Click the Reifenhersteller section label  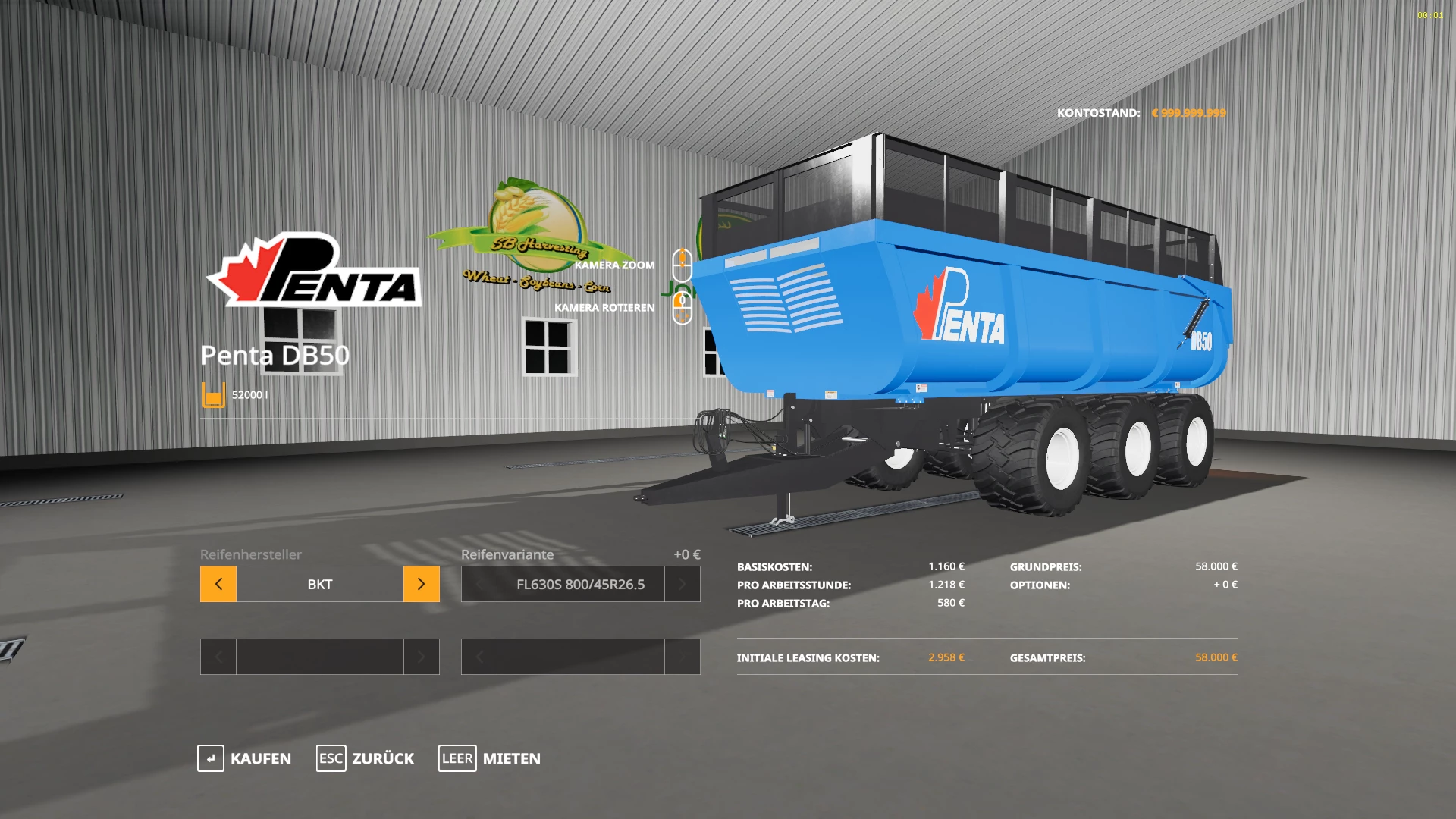click(x=251, y=554)
